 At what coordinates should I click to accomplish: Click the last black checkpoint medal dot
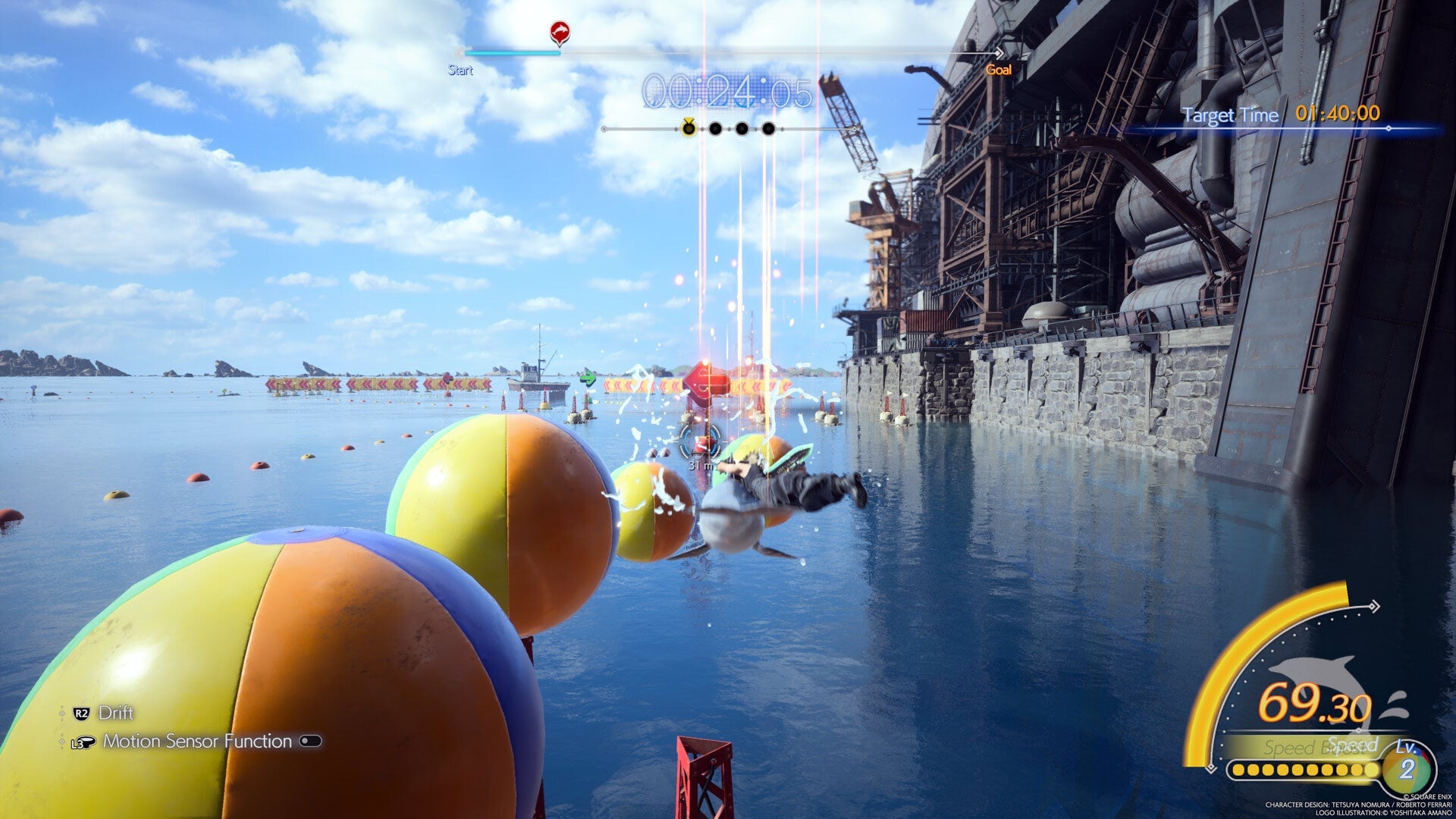click(x=767, y=129)
